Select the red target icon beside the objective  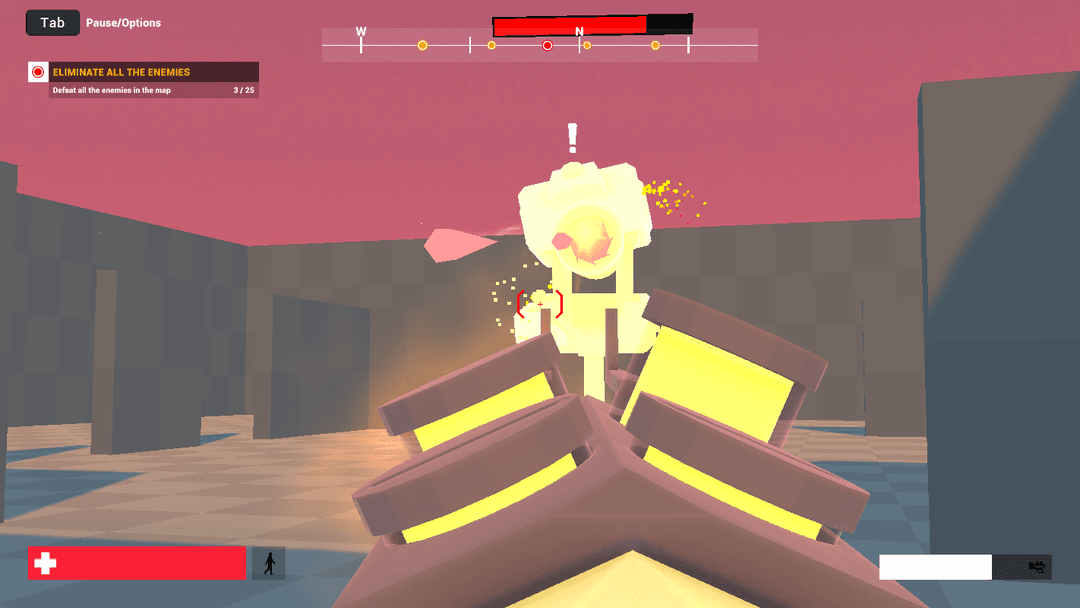(38, 72)
